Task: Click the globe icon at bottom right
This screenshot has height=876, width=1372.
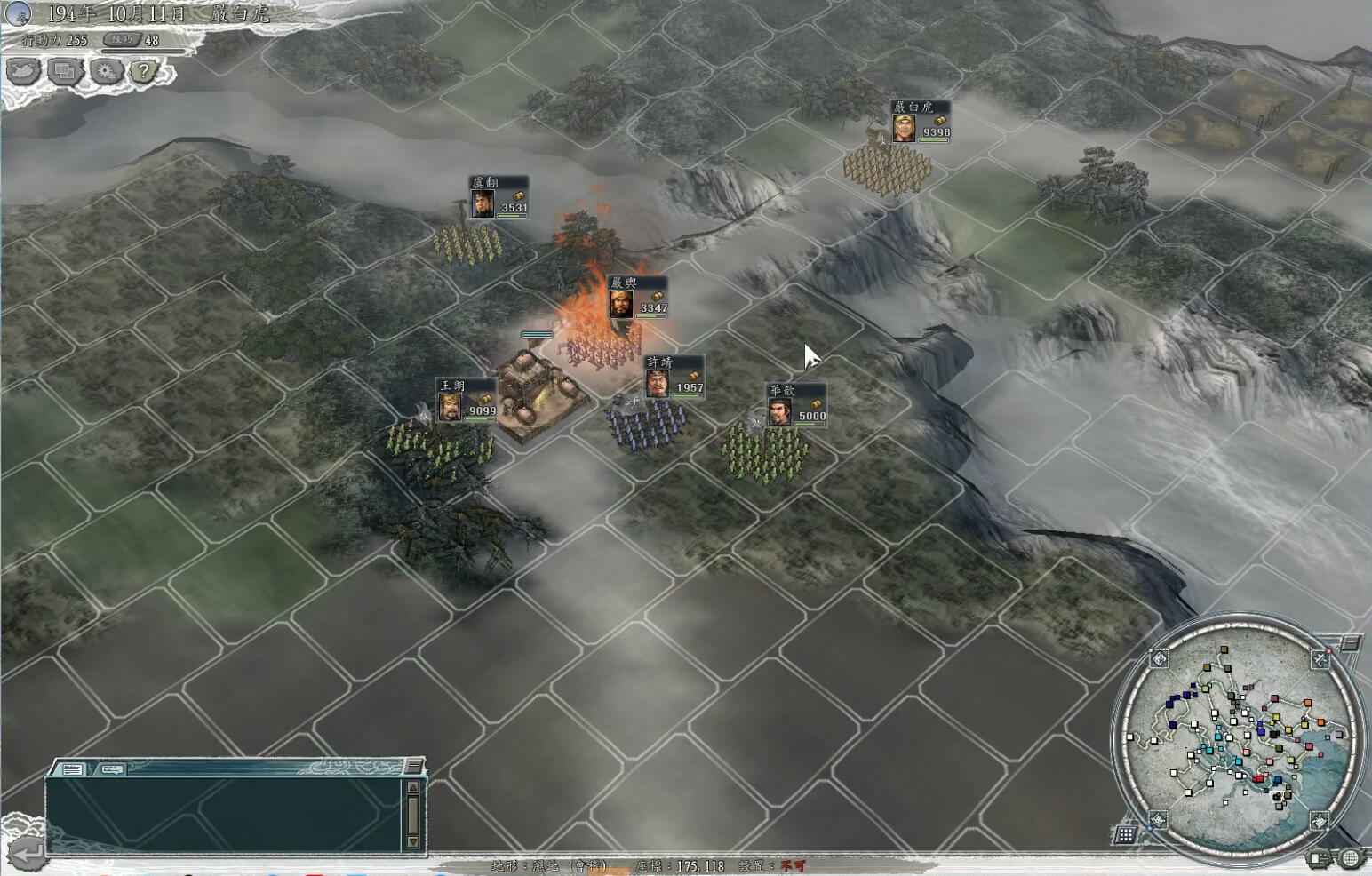Action: [x=1351, y=858]
